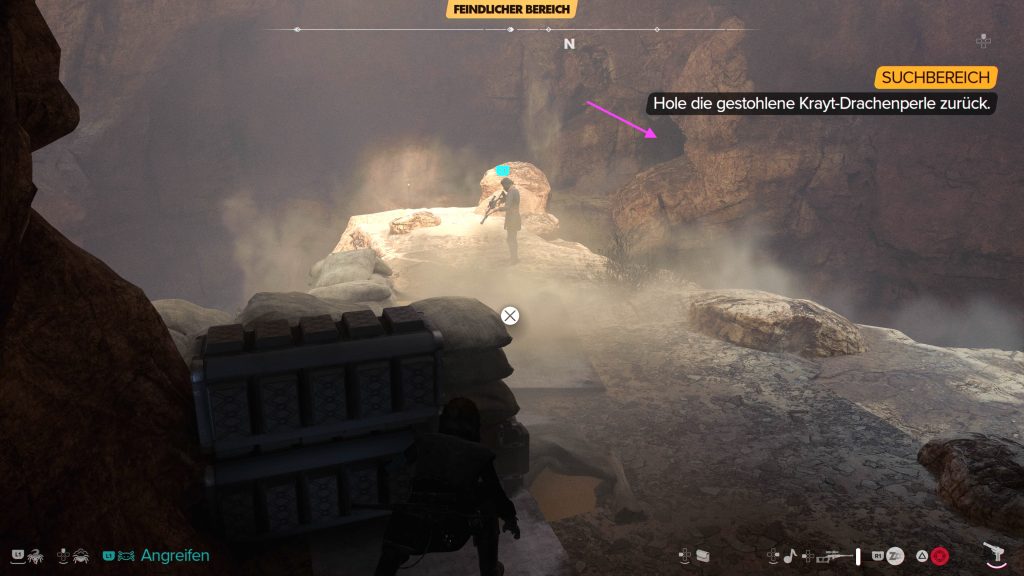Activate the stun shot Z icon

click(x=895, y=555)
